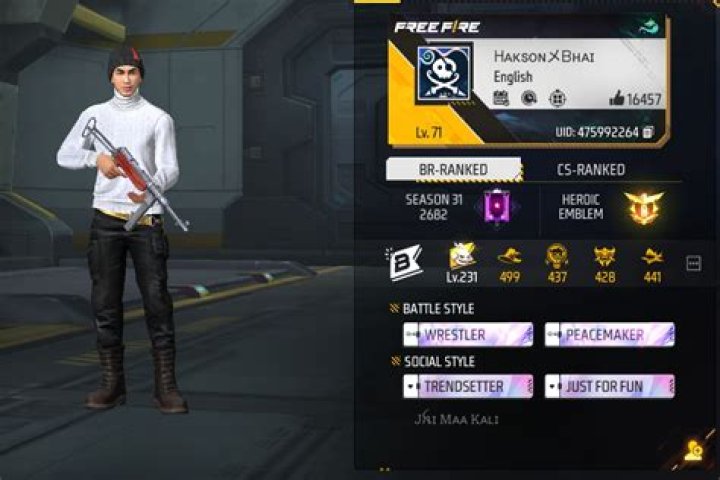Copy the UID using the copy icon
The width and height of the screenshot is (720, 480).
click(x=648, y=132)
